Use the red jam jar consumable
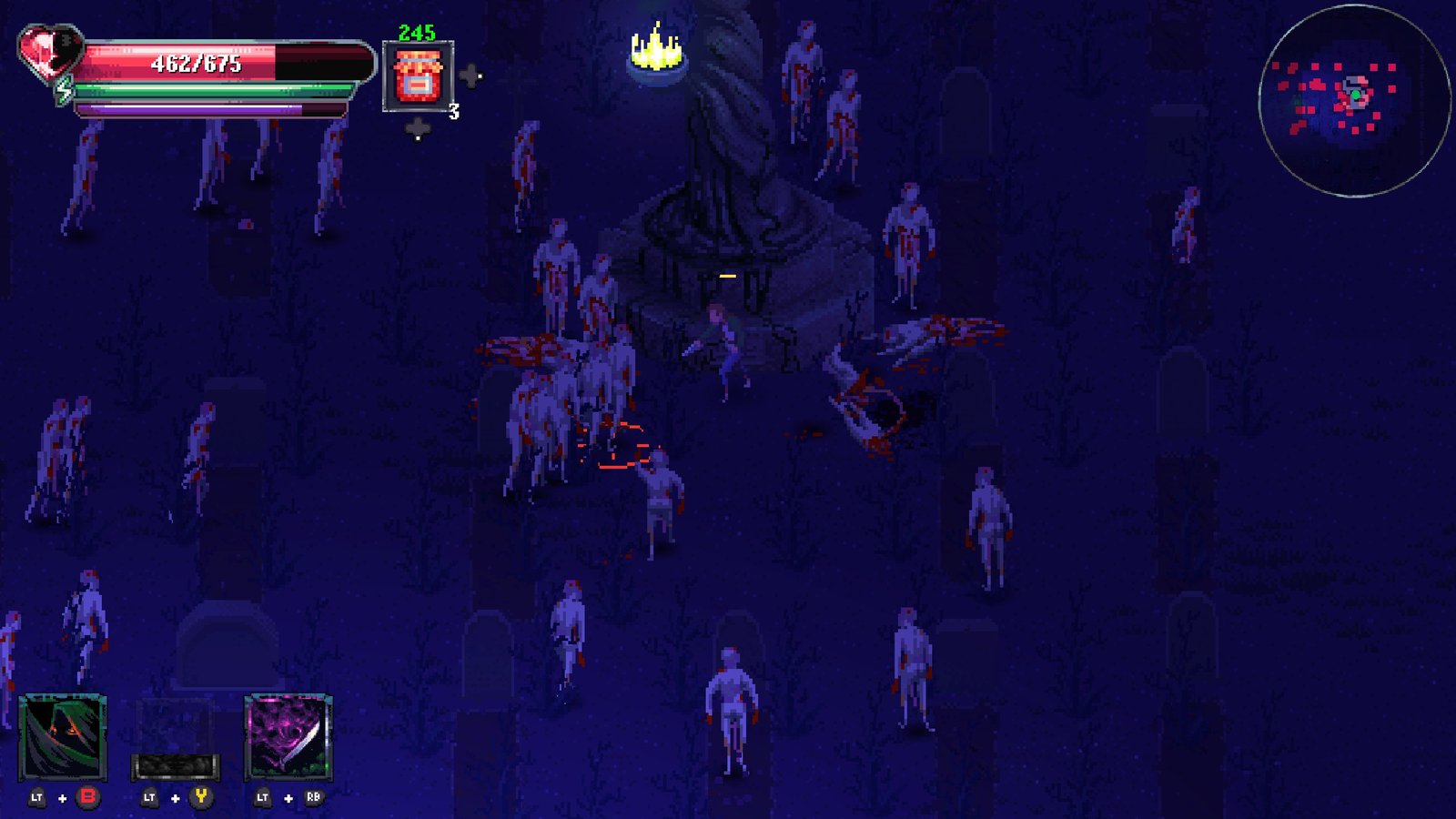Image resolution: width=1456 pixels, height=819 pixels. pyautogui.click(x=418, y=76)
